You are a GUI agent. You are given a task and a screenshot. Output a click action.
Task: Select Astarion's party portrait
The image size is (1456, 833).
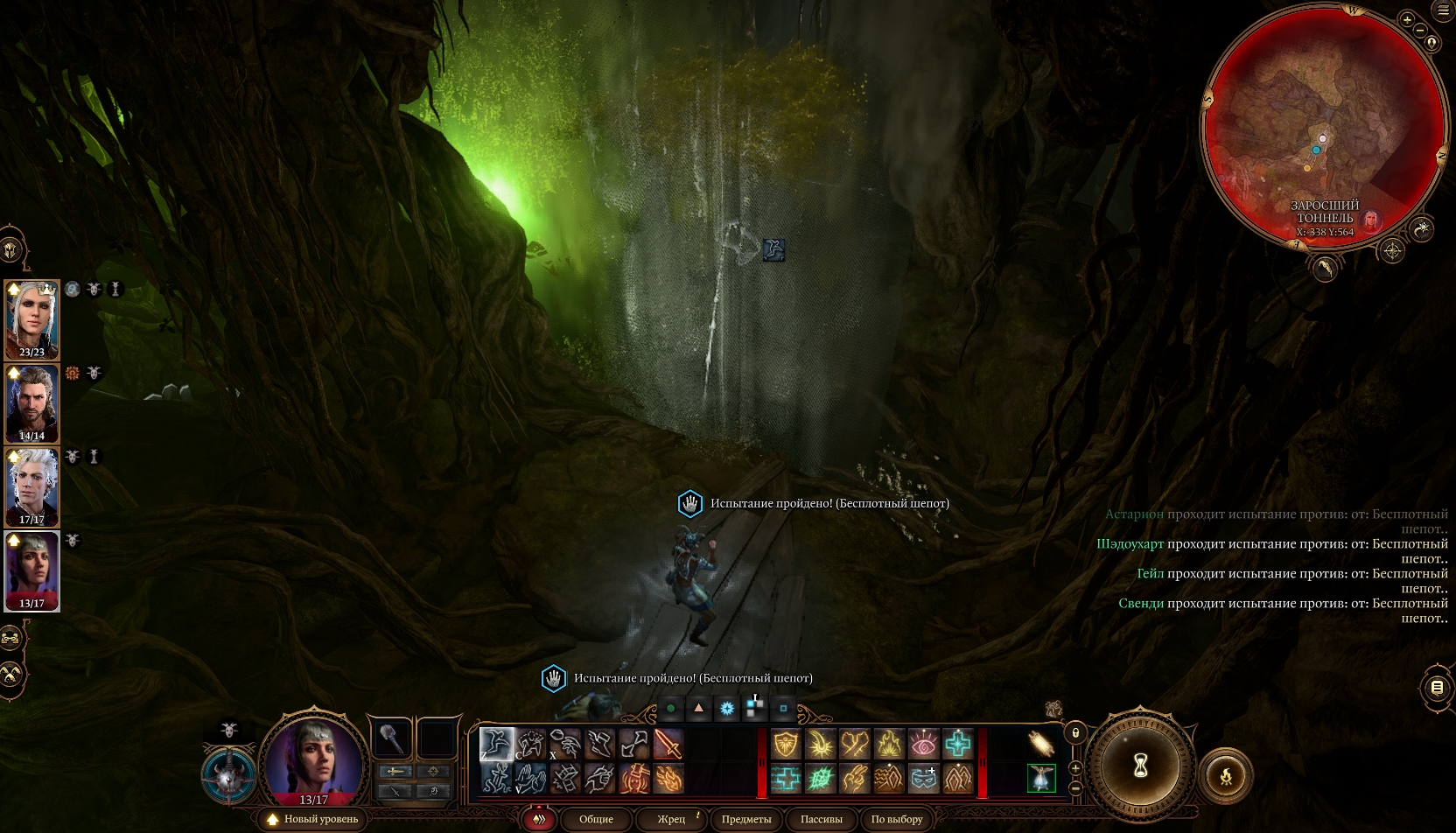pos(32,487)
